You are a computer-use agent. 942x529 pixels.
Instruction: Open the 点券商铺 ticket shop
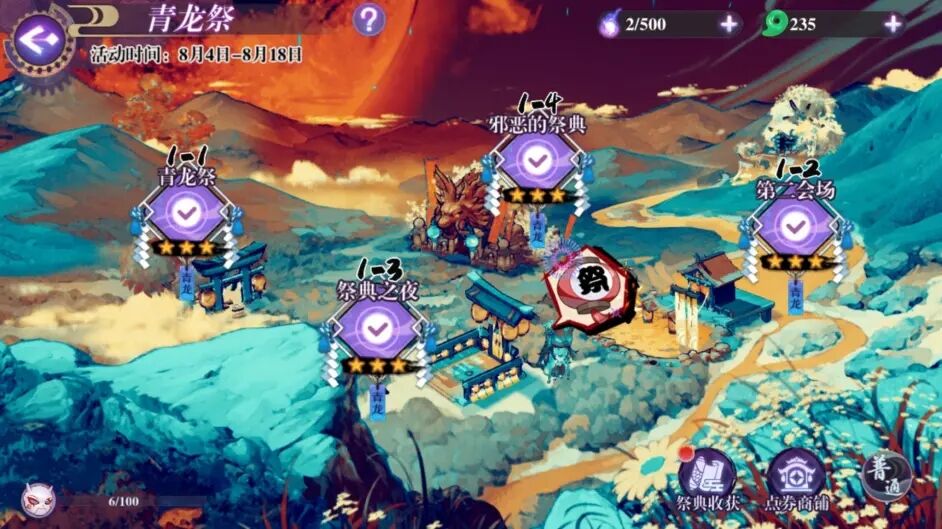click(797, 478)
